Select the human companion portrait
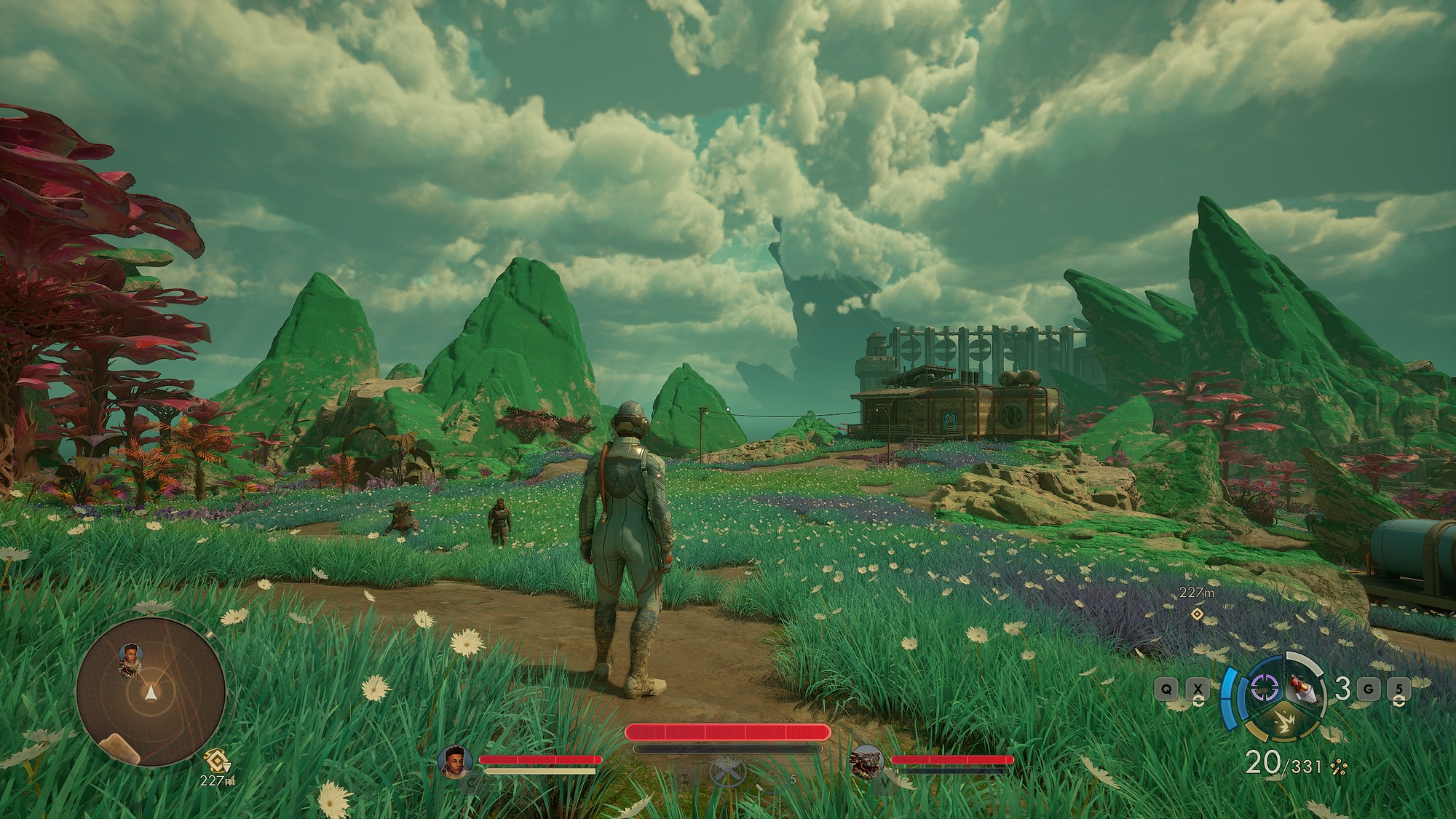Image resolution: width=1456 pixels, height=819 pixels. [454, 761]
